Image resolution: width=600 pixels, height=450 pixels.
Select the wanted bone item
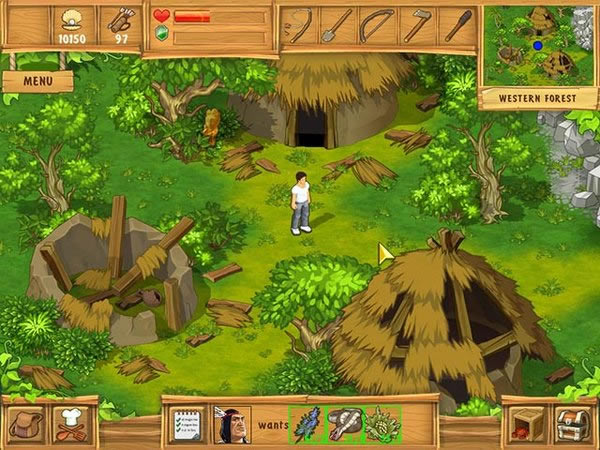click(345, 424)
